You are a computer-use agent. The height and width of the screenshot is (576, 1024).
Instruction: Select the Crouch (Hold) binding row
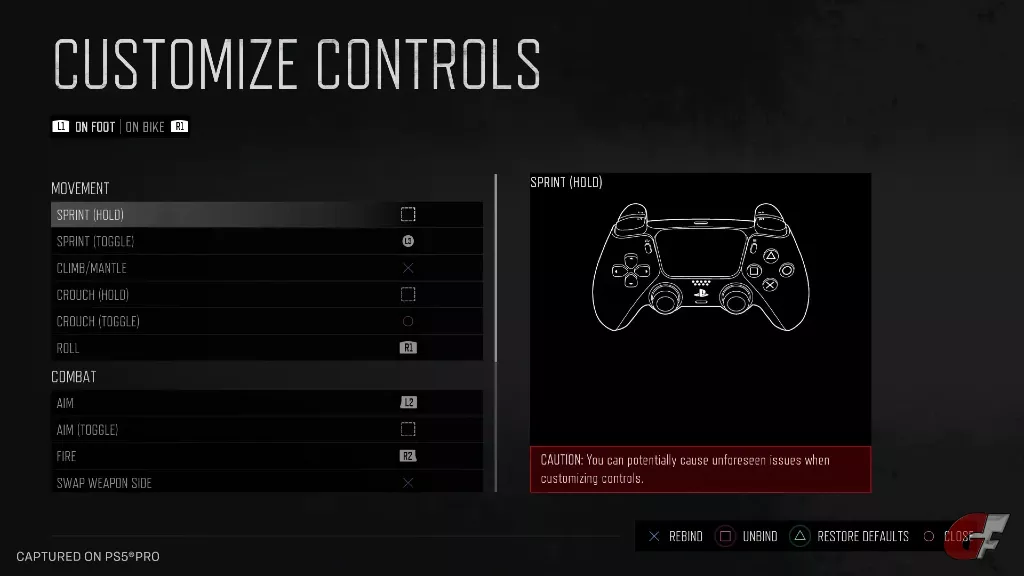coord(266,295)
